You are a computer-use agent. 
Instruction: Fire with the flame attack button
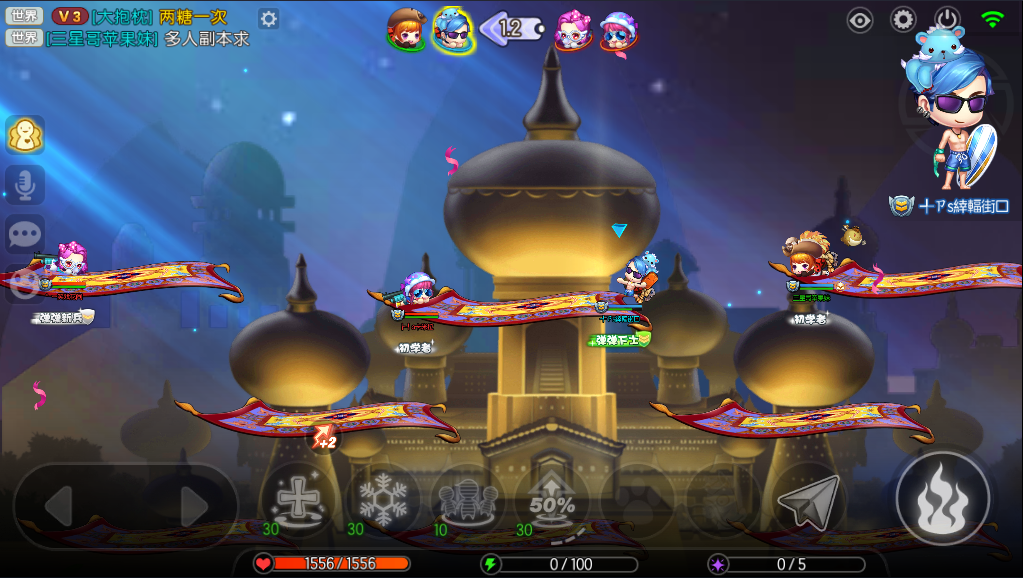942,498
